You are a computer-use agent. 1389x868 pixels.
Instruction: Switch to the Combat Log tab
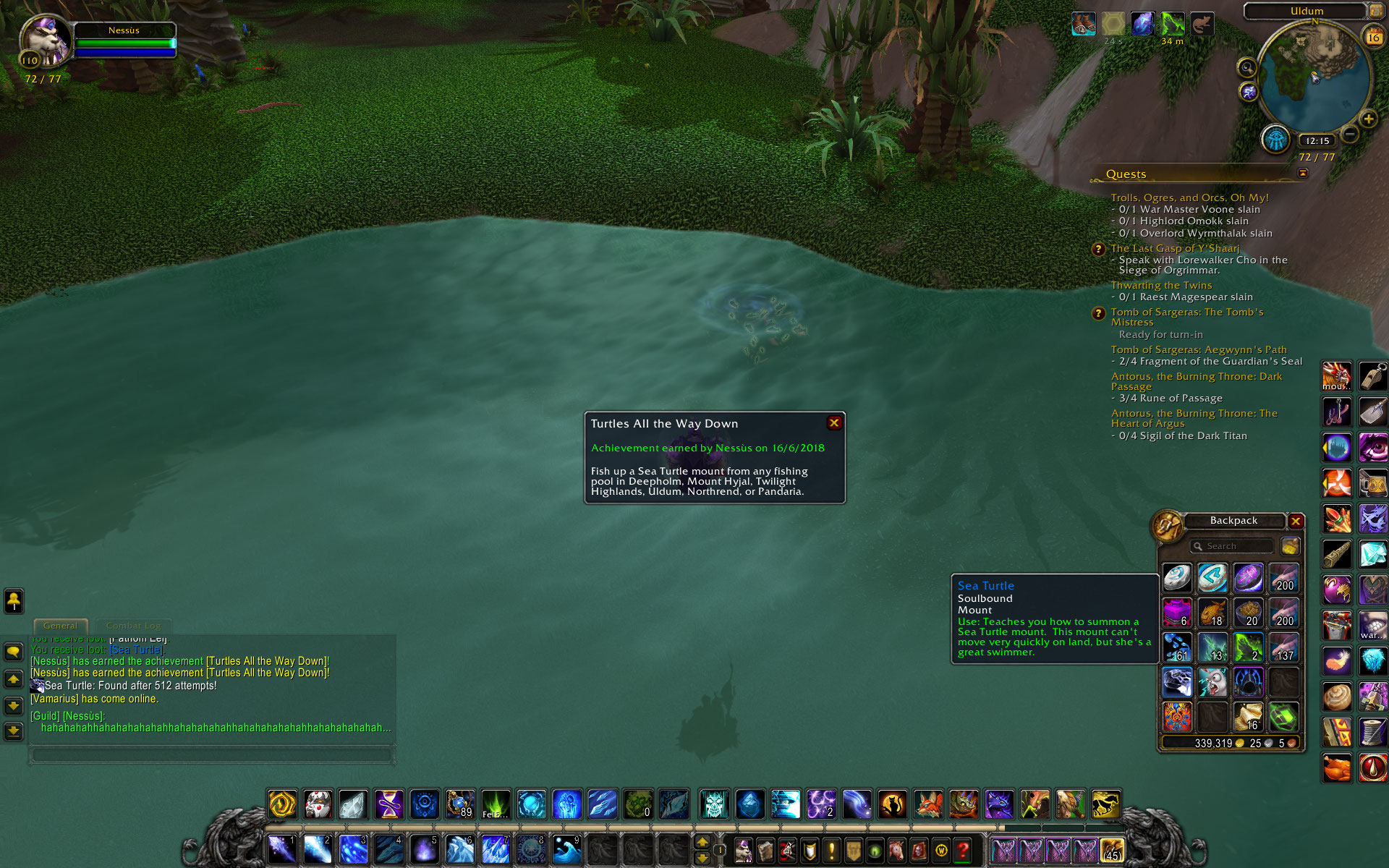pos(133,626)
